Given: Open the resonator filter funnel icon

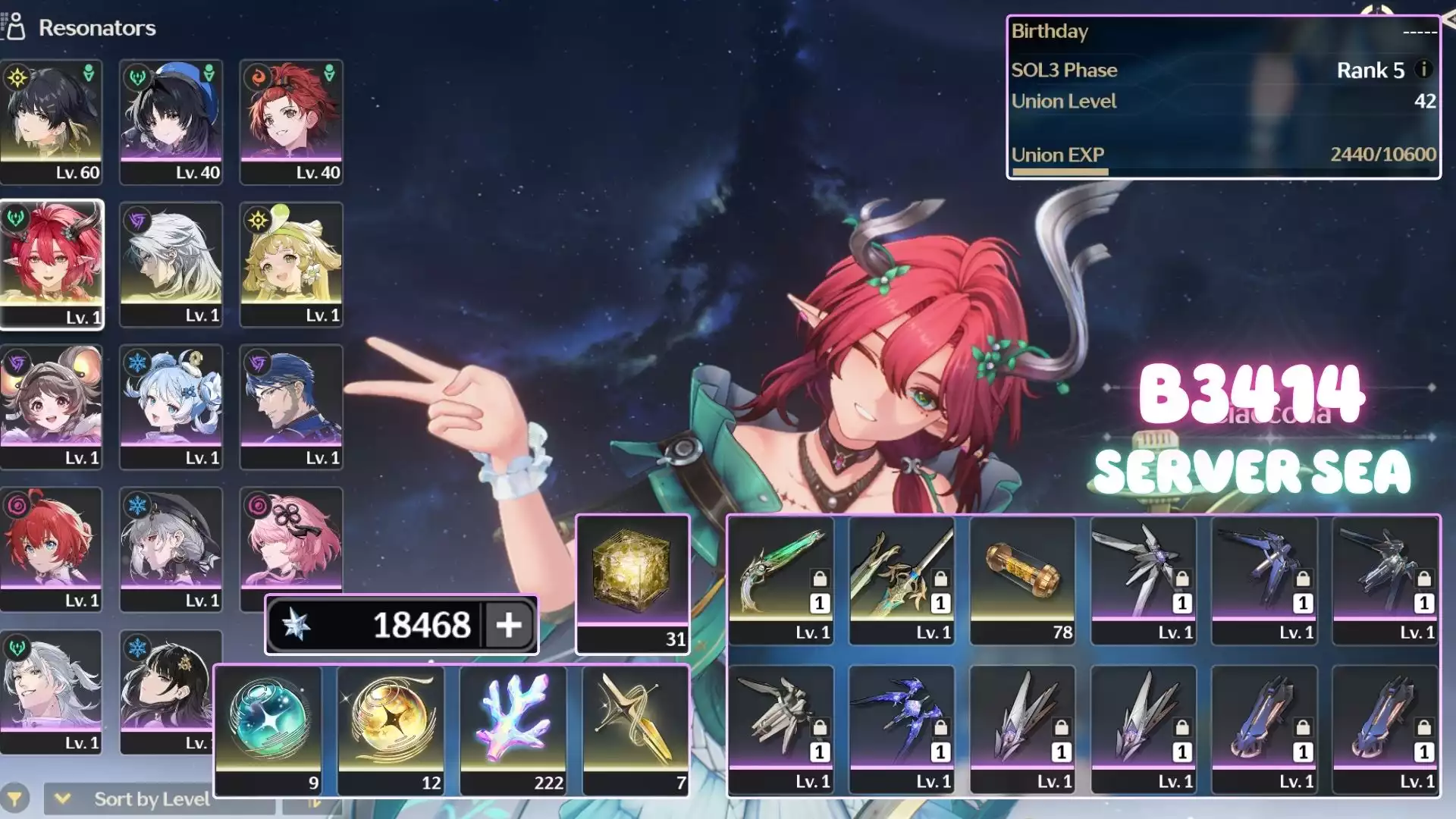Looking at the screenshot, I should pos(15,799).
